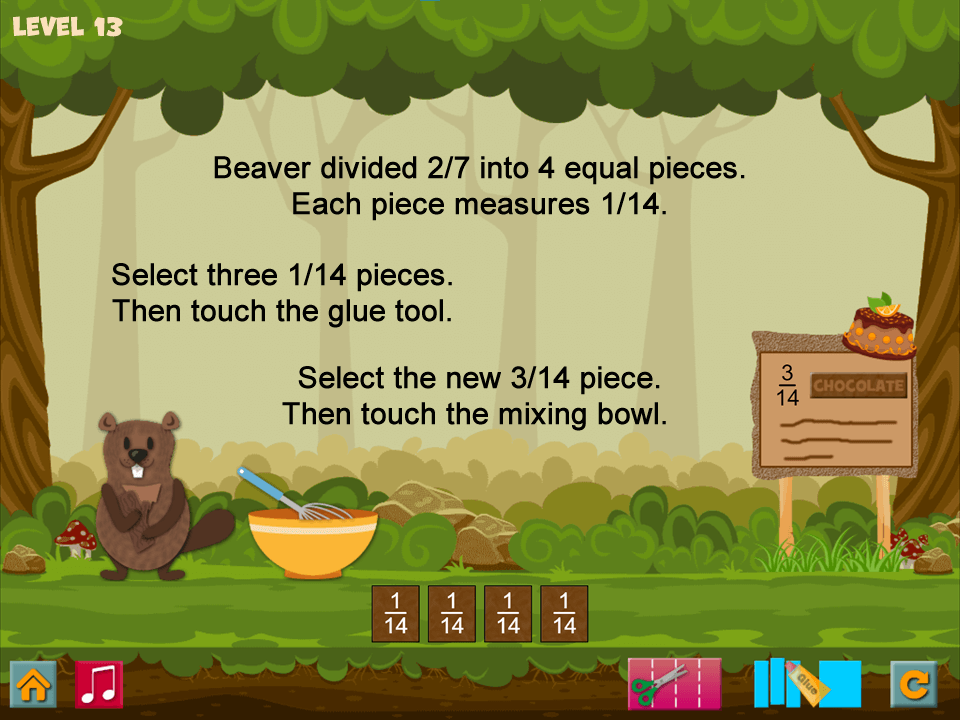Touch the glue tool
This screenshot has width=960, height=720.
click(x=807, y=684)
